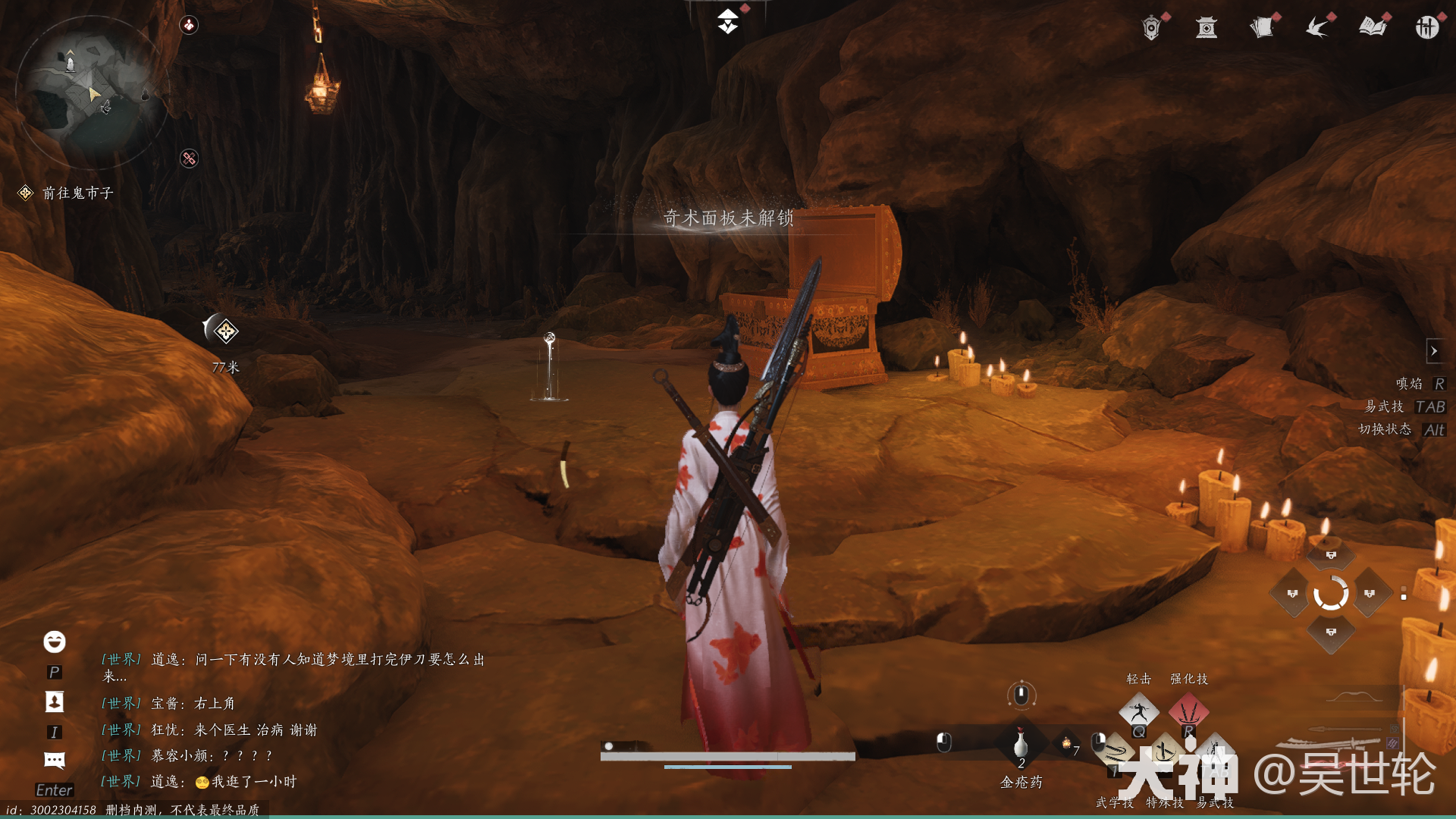Screen dimensions: 1456x819
Task: Expand the top-center diamond dropdown marker
Action: click(x=728, y=21)
